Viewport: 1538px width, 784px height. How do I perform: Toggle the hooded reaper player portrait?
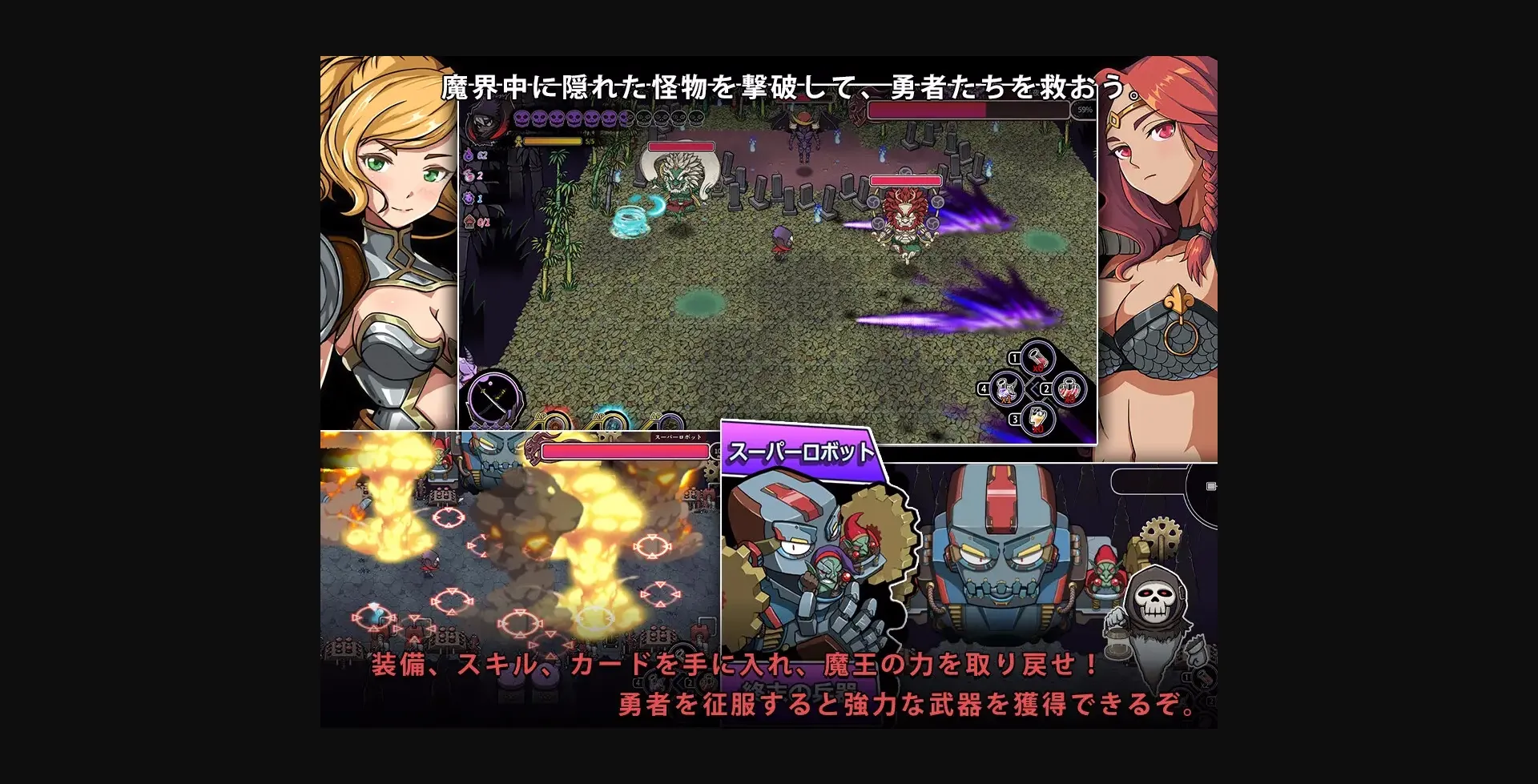tap(484, 122)
